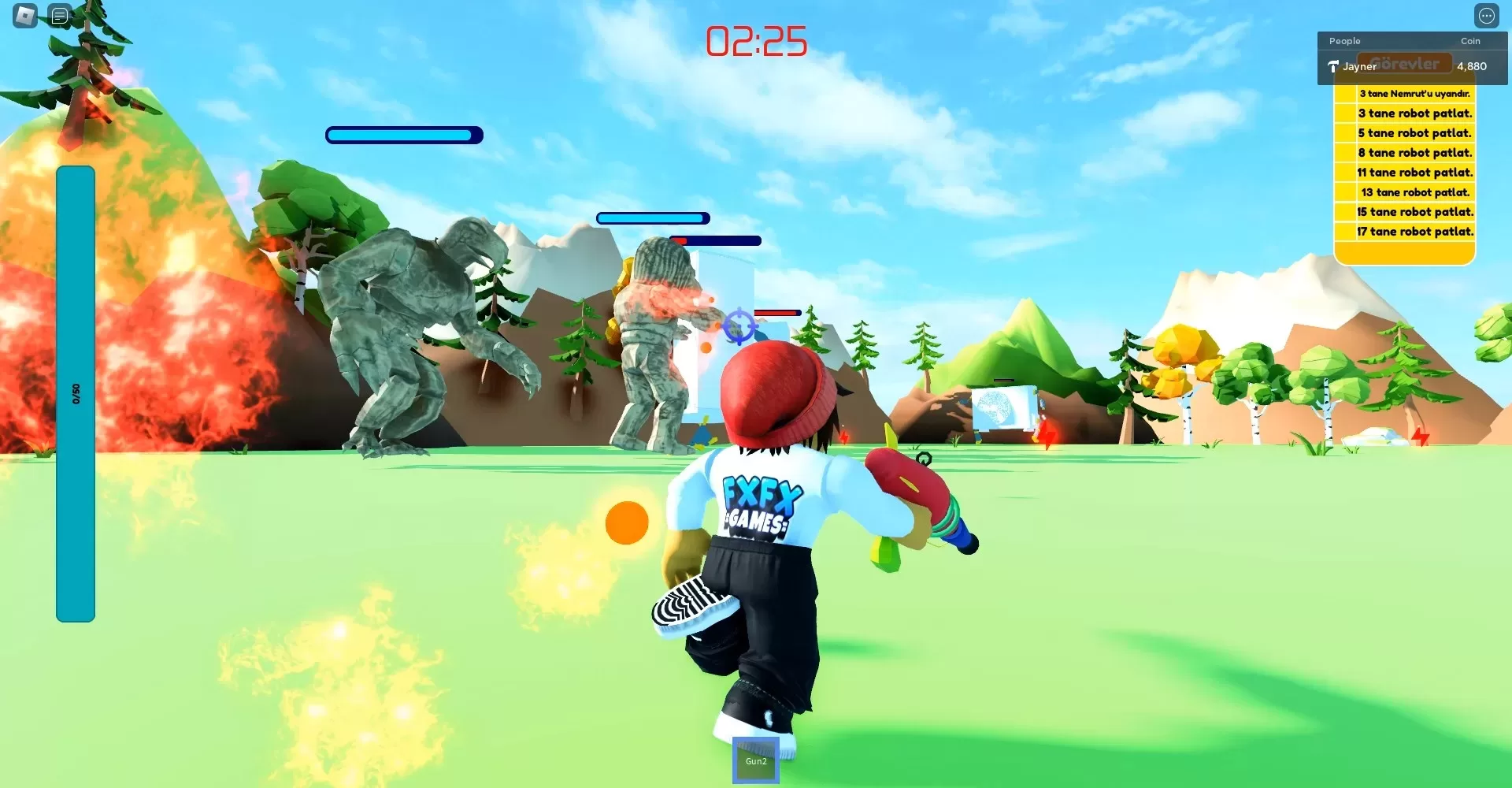Viewport: 1512px width, 788px height.
Task: Select the Gun2 hotbar slot
Action: coord(756,760)
